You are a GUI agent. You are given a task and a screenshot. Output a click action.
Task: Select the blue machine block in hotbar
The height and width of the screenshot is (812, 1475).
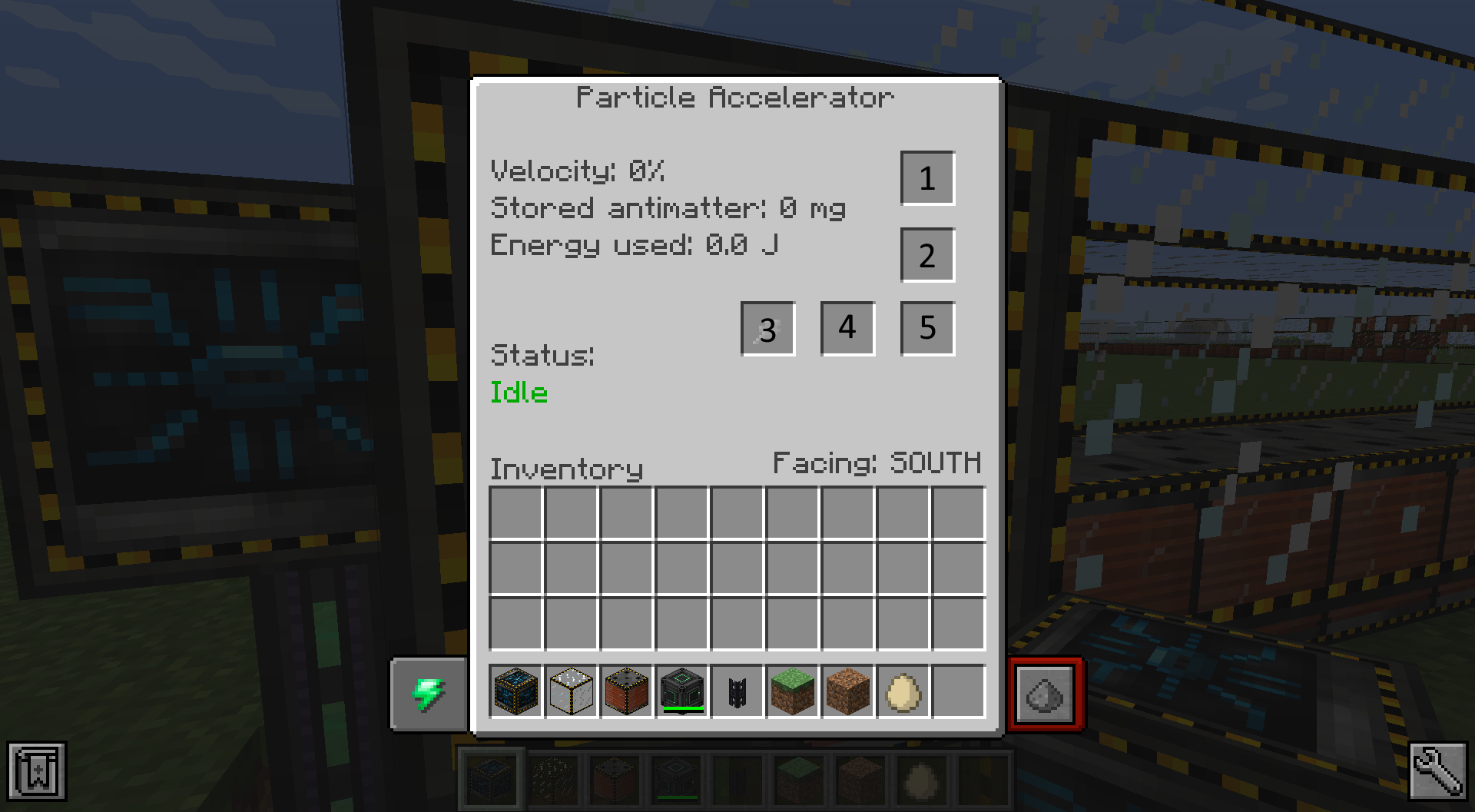(x=515, y=692)
